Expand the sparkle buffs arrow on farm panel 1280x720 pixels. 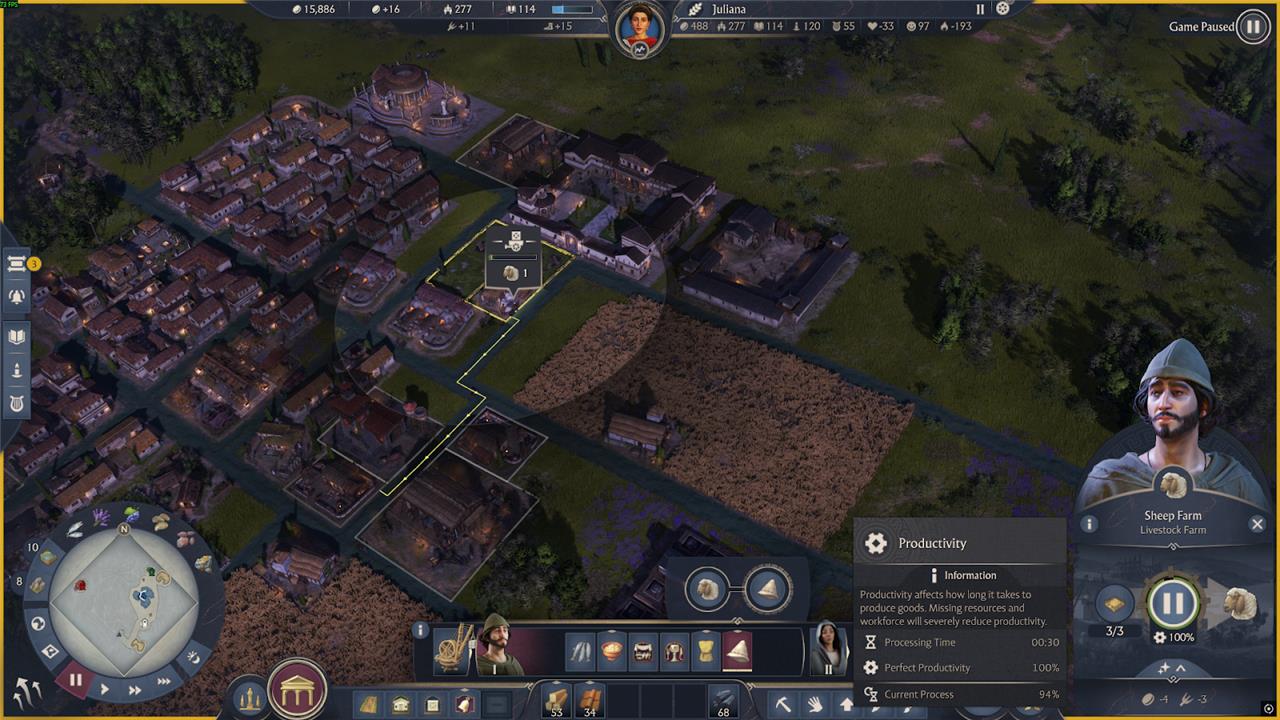click(1172, 668)
